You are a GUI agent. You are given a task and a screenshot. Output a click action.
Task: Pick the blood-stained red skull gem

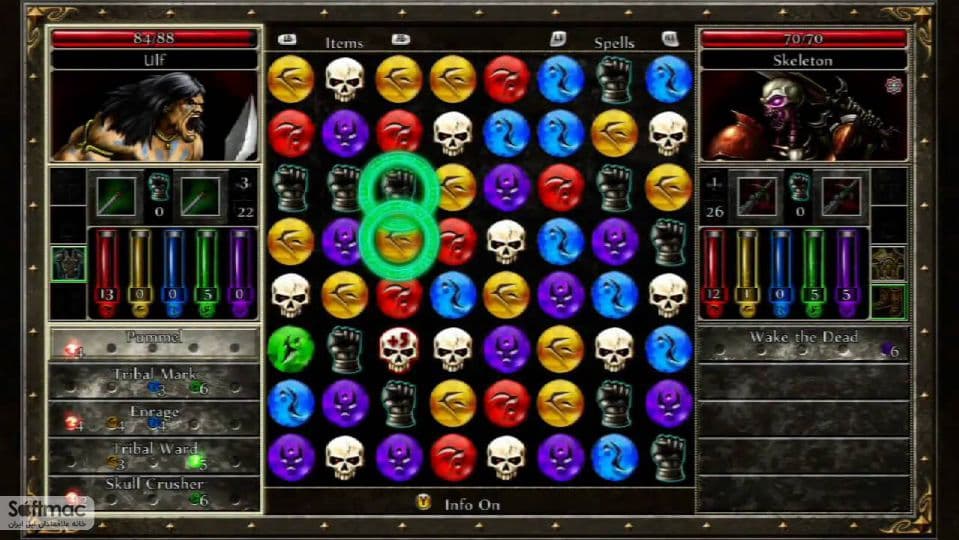point(398,349)
